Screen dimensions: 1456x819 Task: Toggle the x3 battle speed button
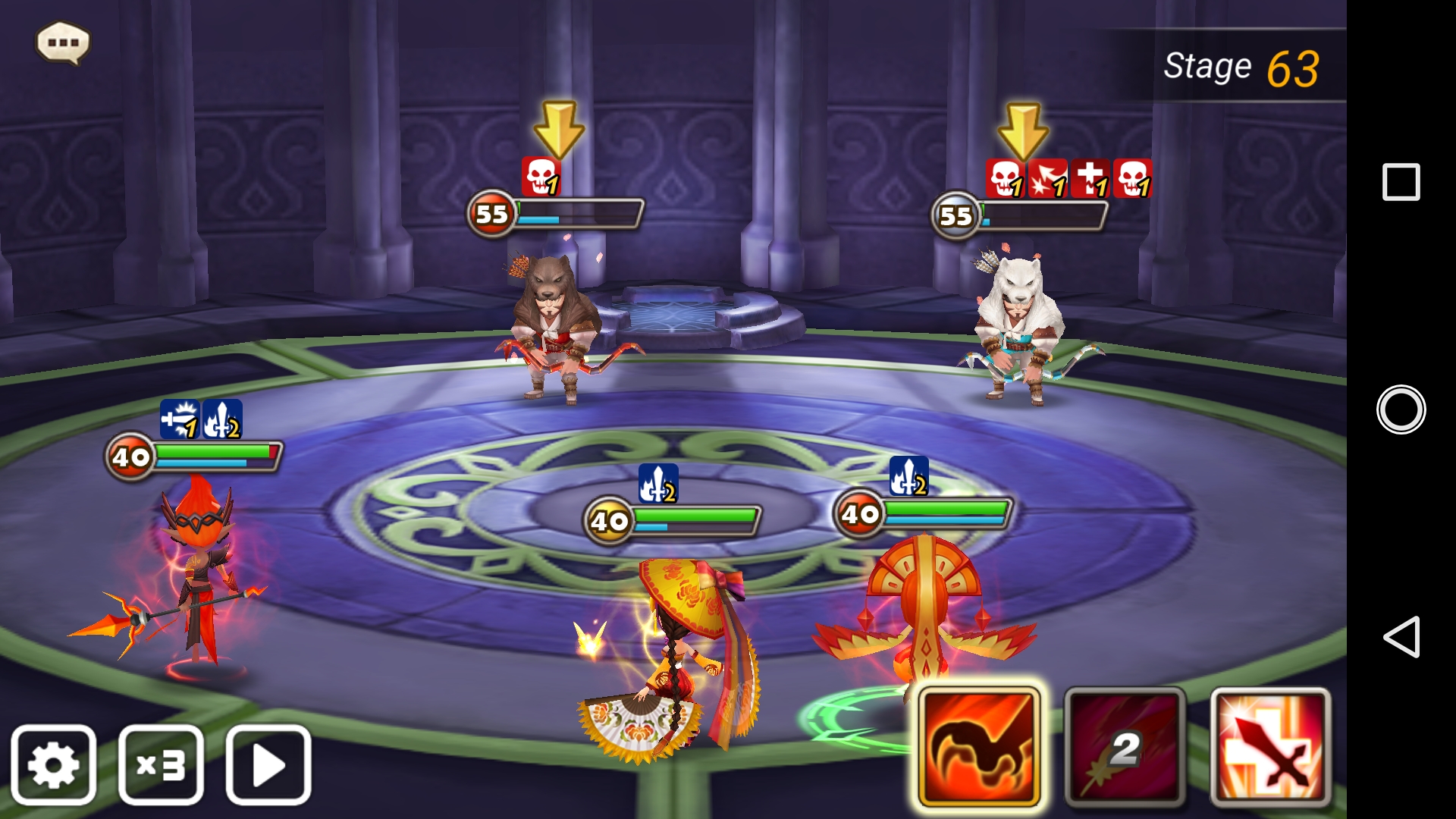[161, 764]
